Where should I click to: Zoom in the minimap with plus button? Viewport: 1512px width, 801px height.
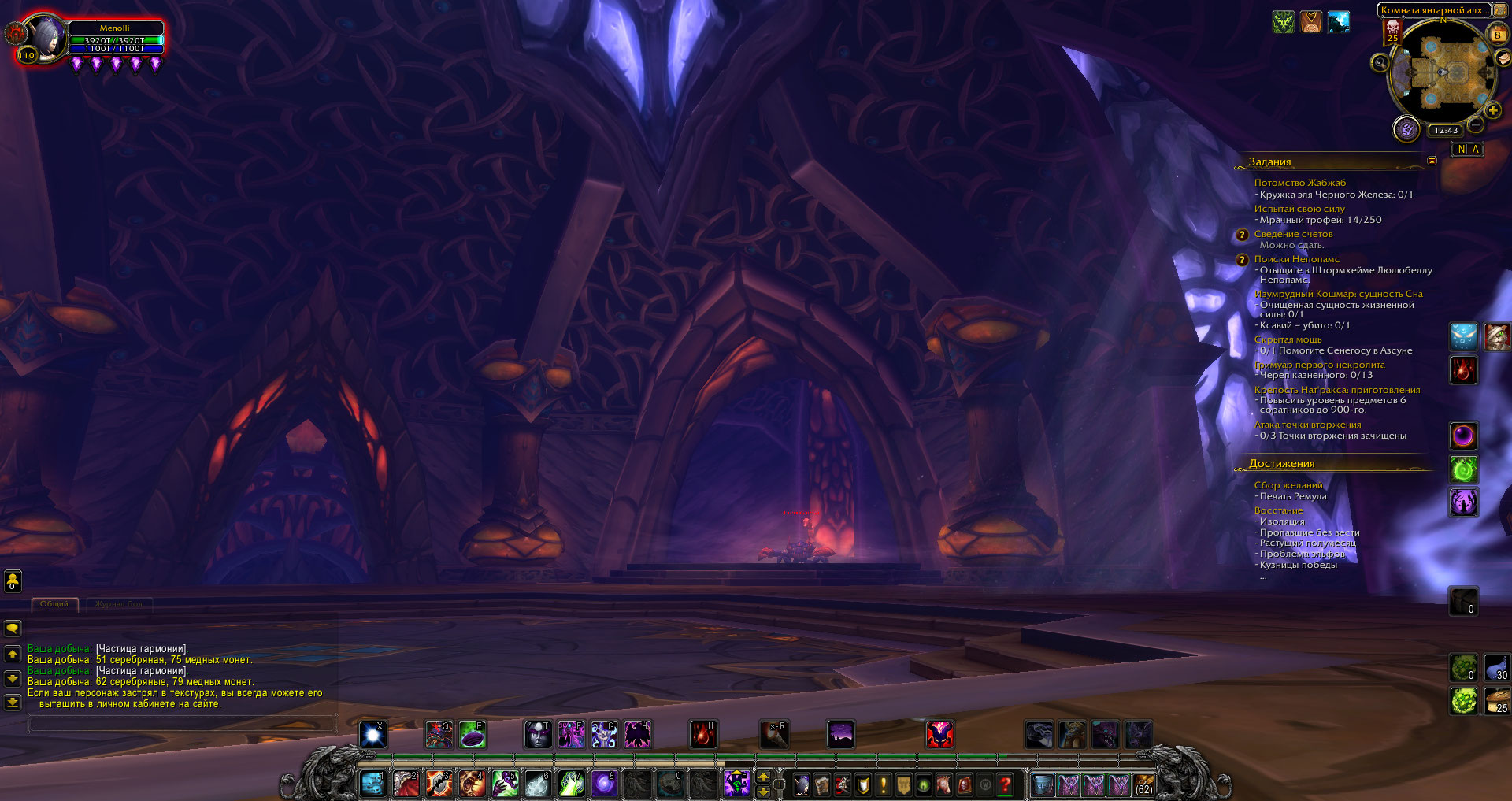click(1492, 110)
